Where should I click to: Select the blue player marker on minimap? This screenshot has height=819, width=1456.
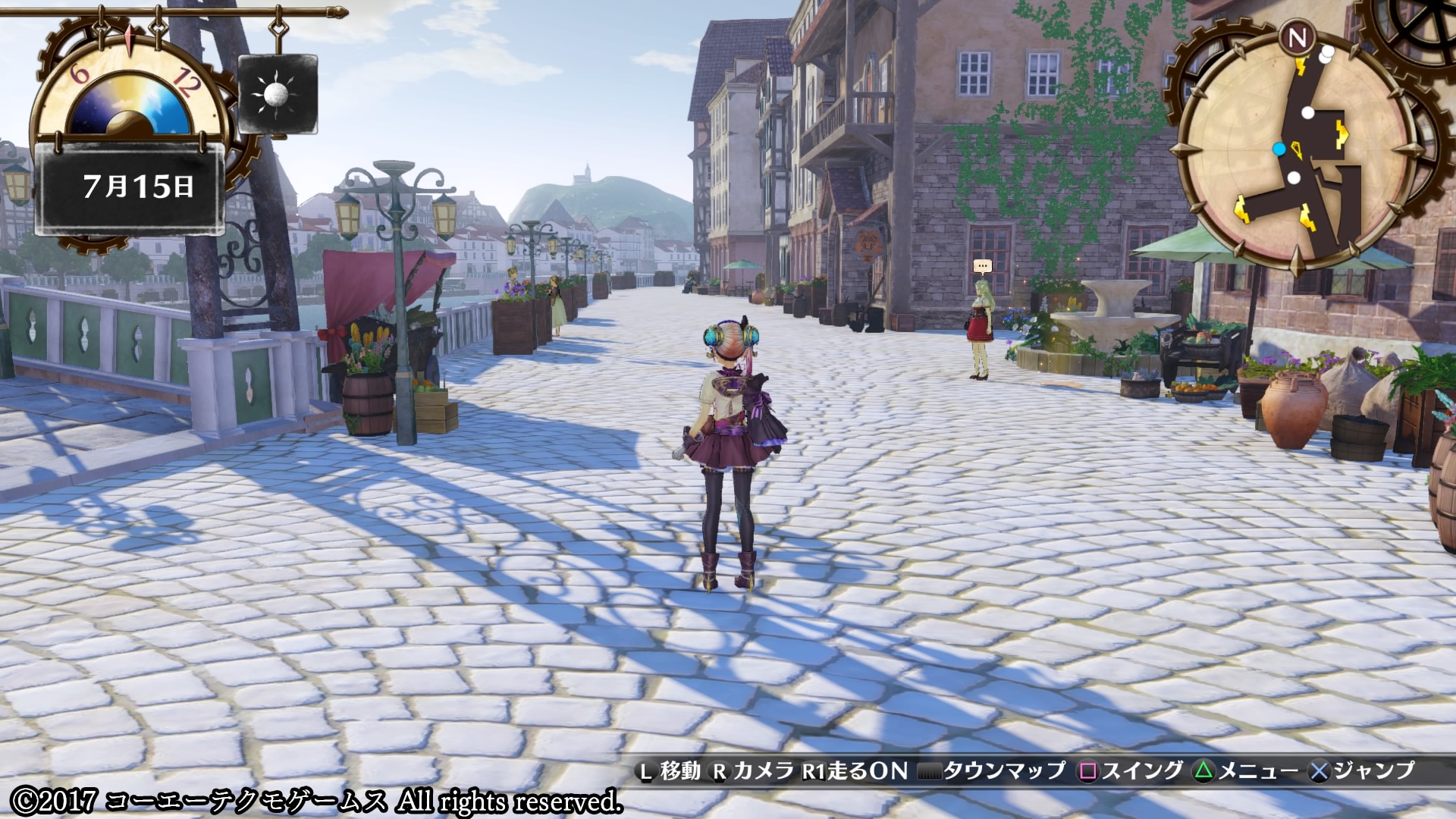coord(1279,149)
